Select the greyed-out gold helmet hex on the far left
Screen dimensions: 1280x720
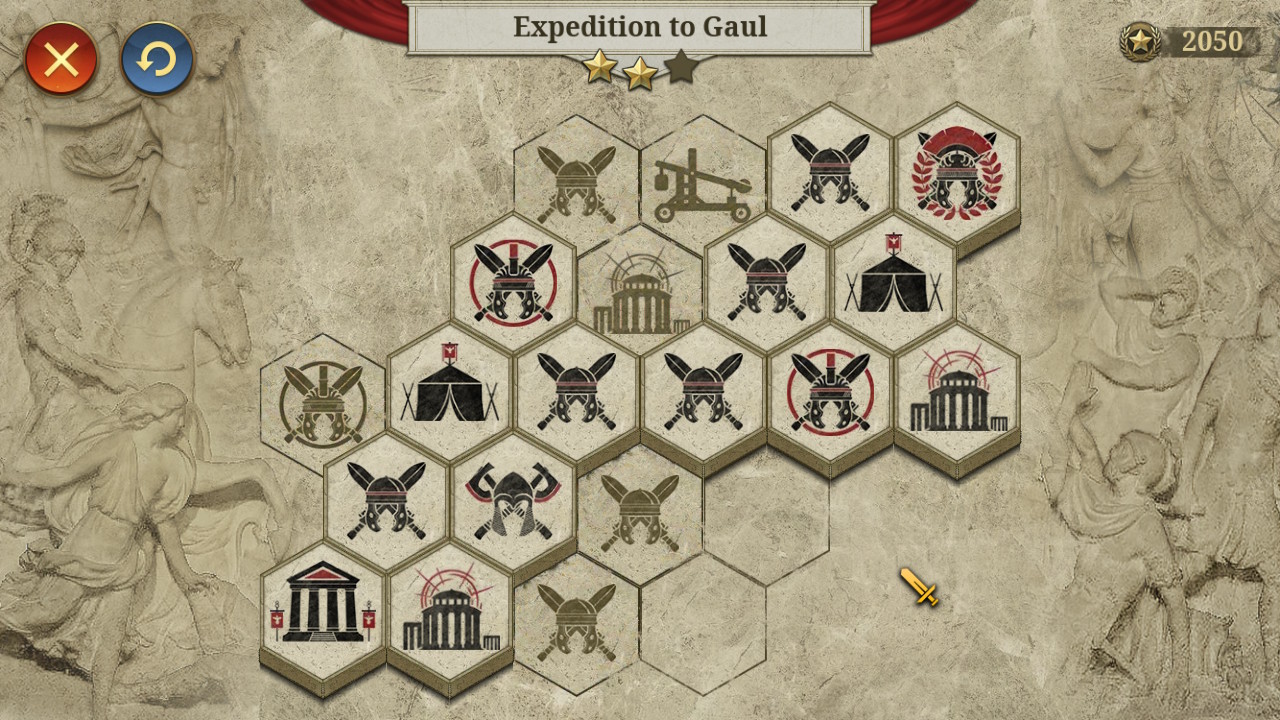320,400
